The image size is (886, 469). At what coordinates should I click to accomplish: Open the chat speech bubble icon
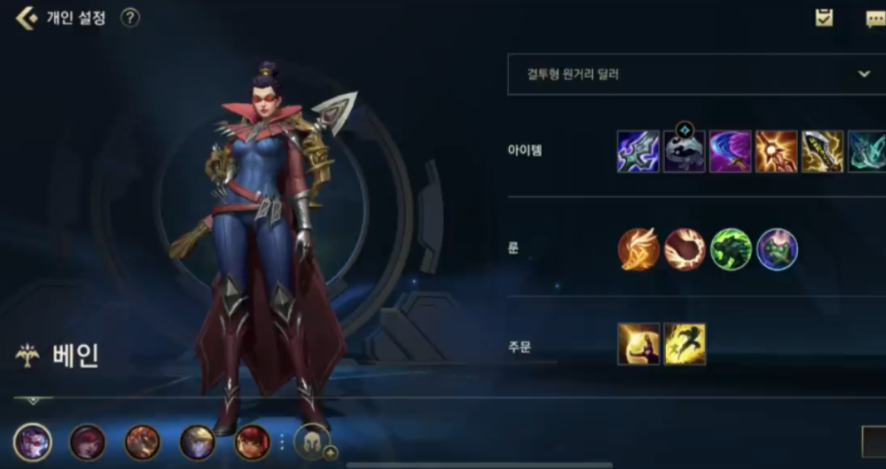click(875, 19)
